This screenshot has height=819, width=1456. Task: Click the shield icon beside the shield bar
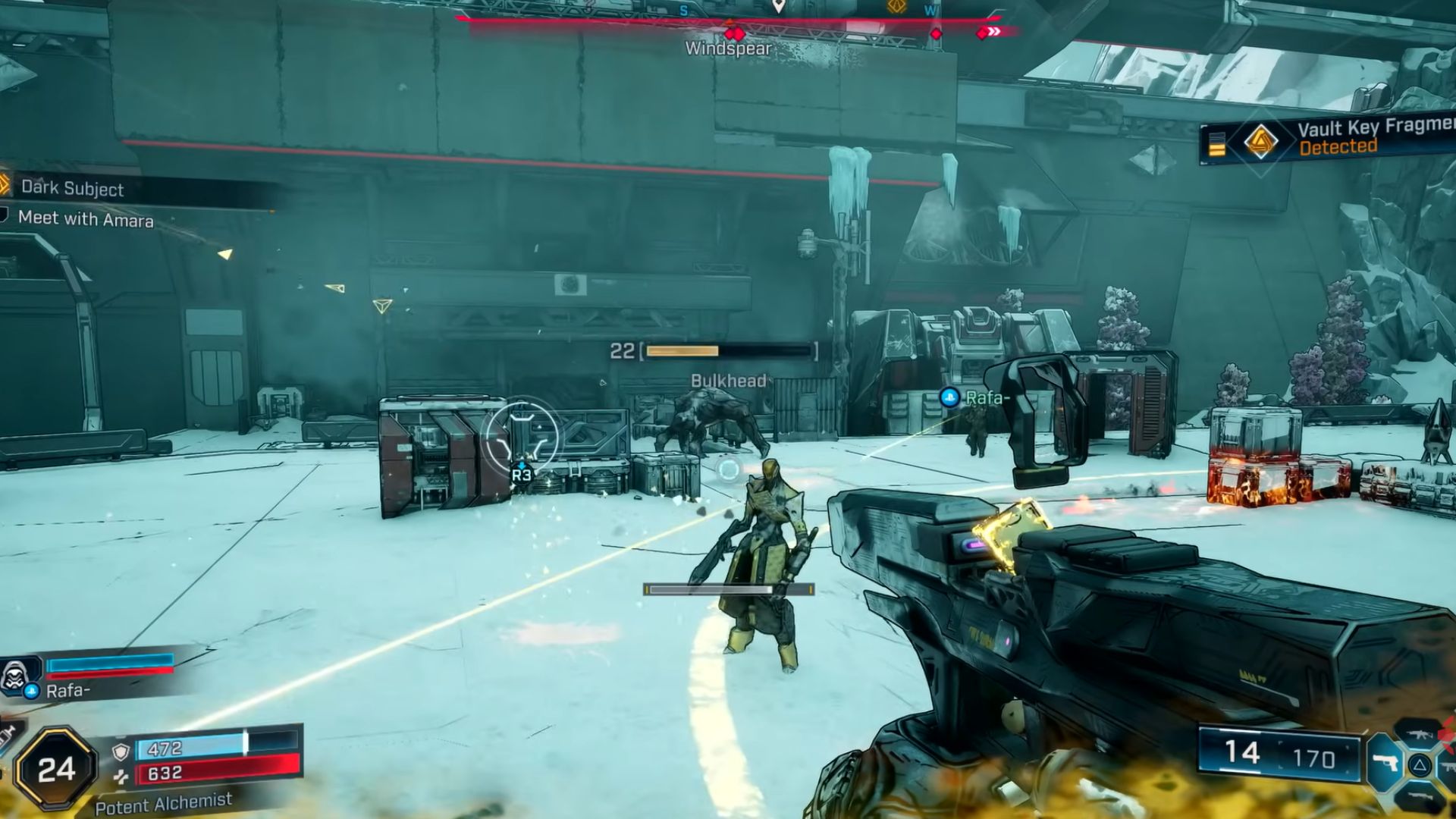[120, 751]
